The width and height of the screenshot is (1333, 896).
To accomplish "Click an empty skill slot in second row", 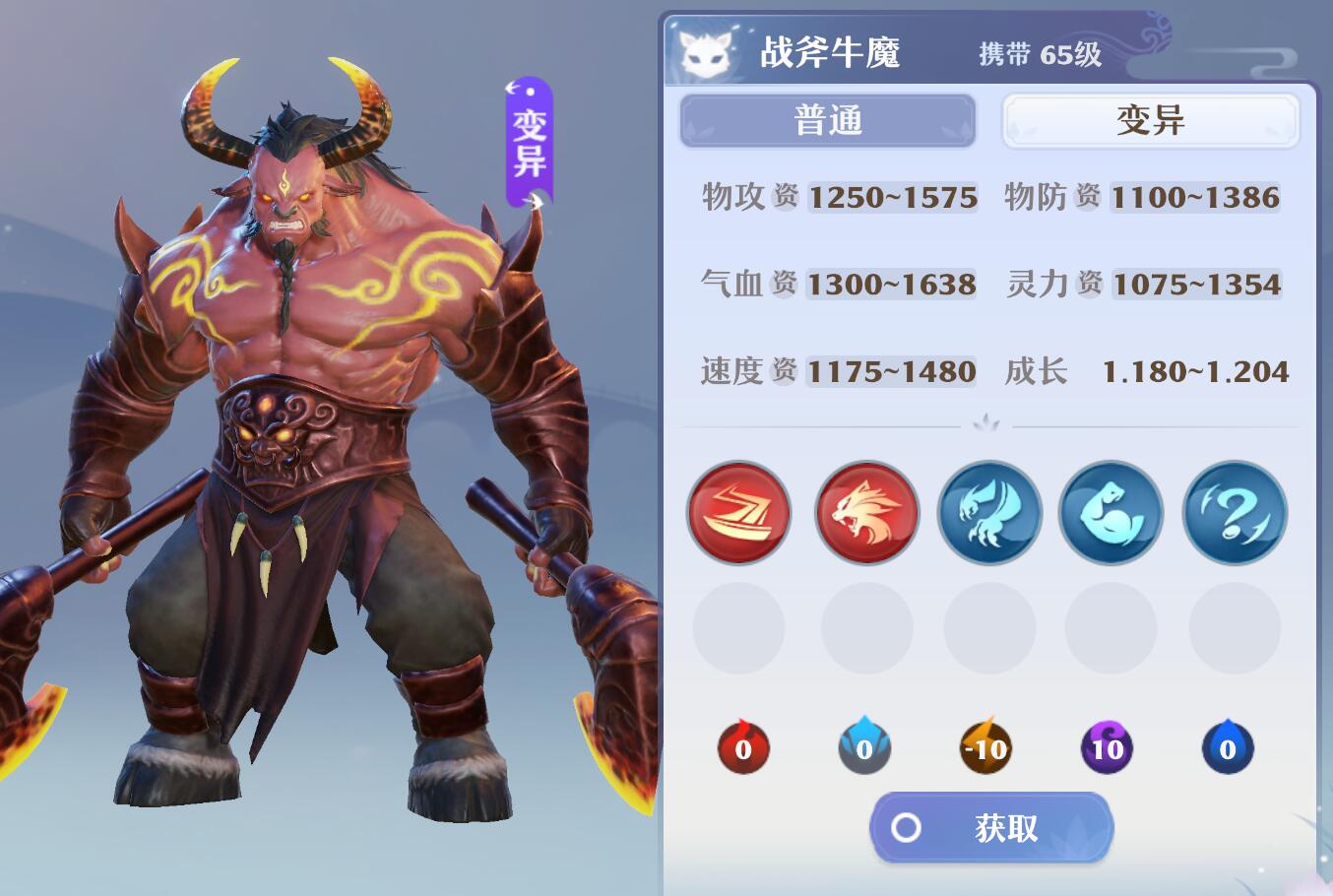I will pyautogui.click(x=738, y=627).
